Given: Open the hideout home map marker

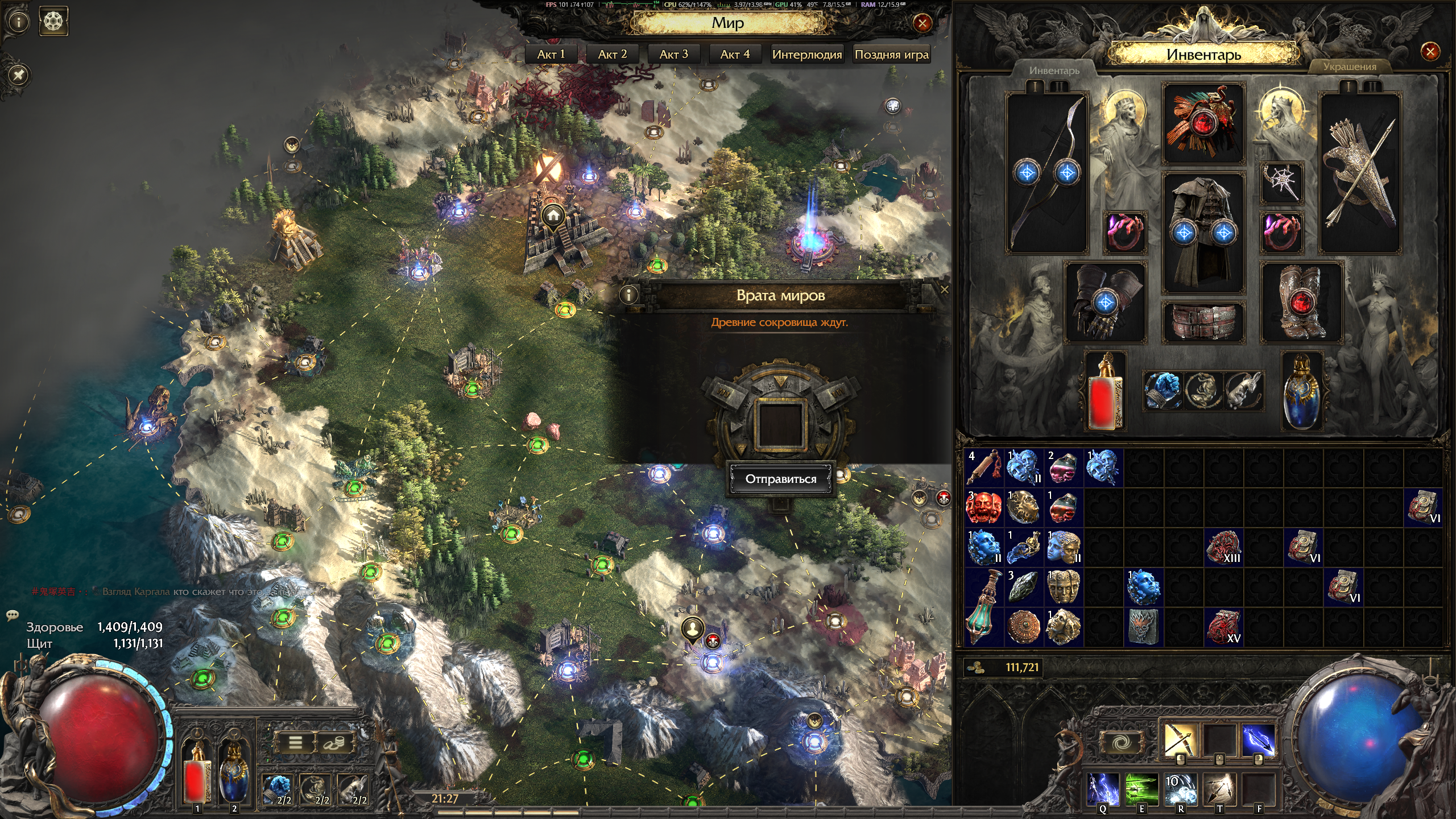Looking at the screenshot, I should pos(553,216).
